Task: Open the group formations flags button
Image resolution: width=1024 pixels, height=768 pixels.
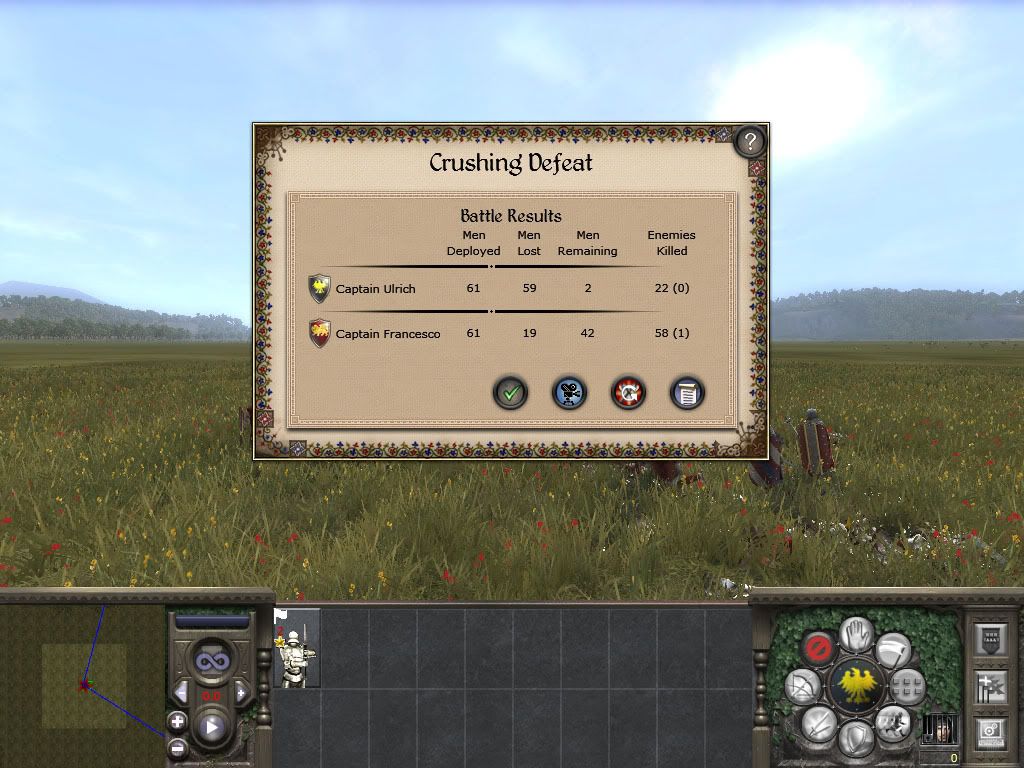Action: click(990, 686)
